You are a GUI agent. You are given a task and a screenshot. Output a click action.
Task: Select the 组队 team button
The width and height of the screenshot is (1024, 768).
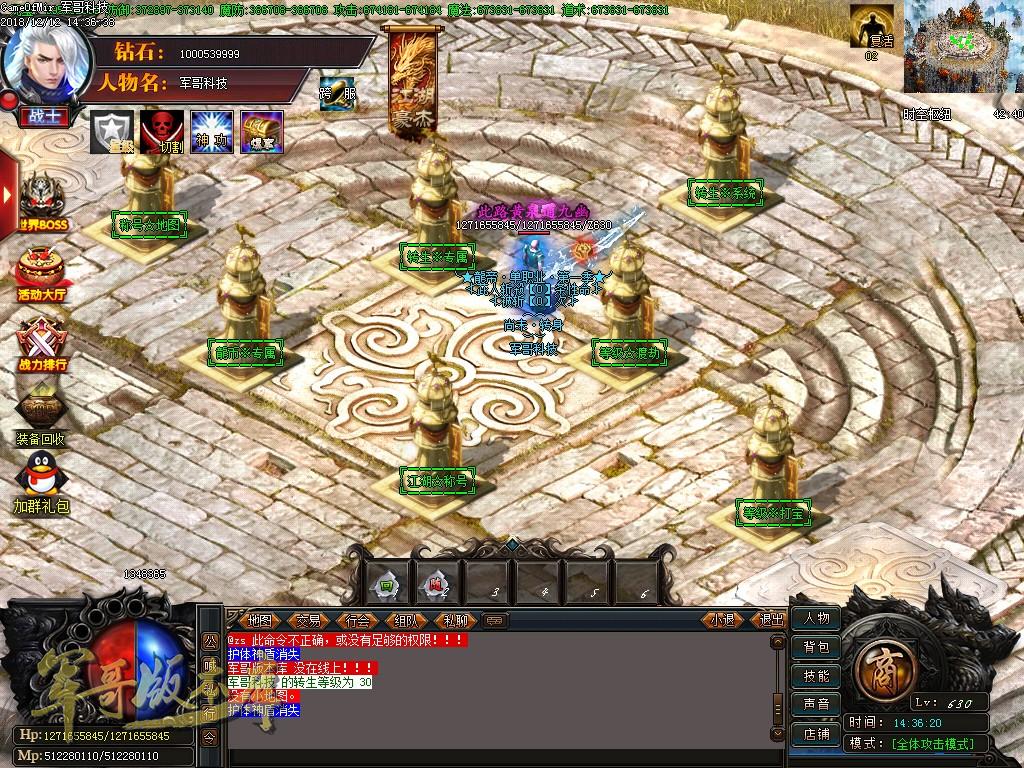[407, 620]
